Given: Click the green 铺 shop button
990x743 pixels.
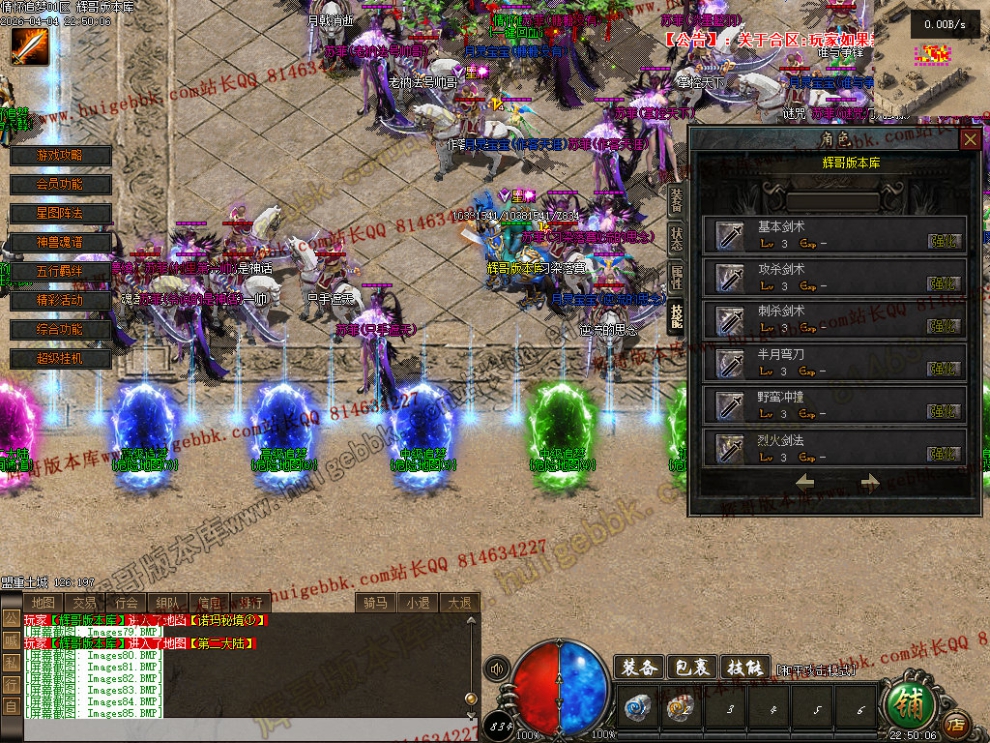Looking at the screenshot, I should 909,704.
